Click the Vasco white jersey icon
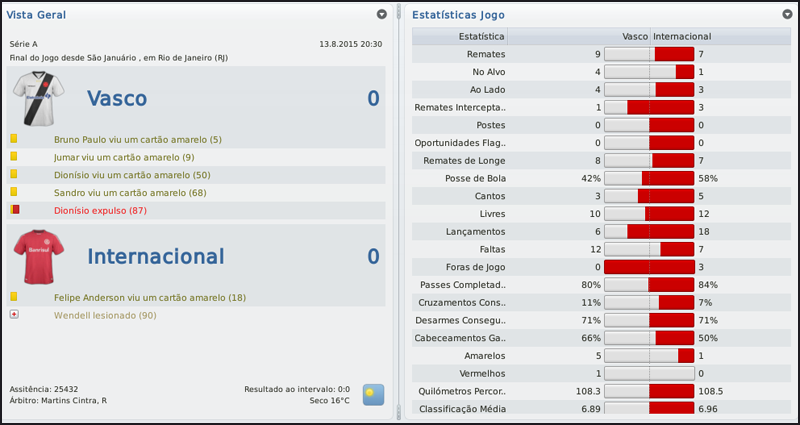Image resolution: width=800 pixels, height=425 pixels. 37,98
